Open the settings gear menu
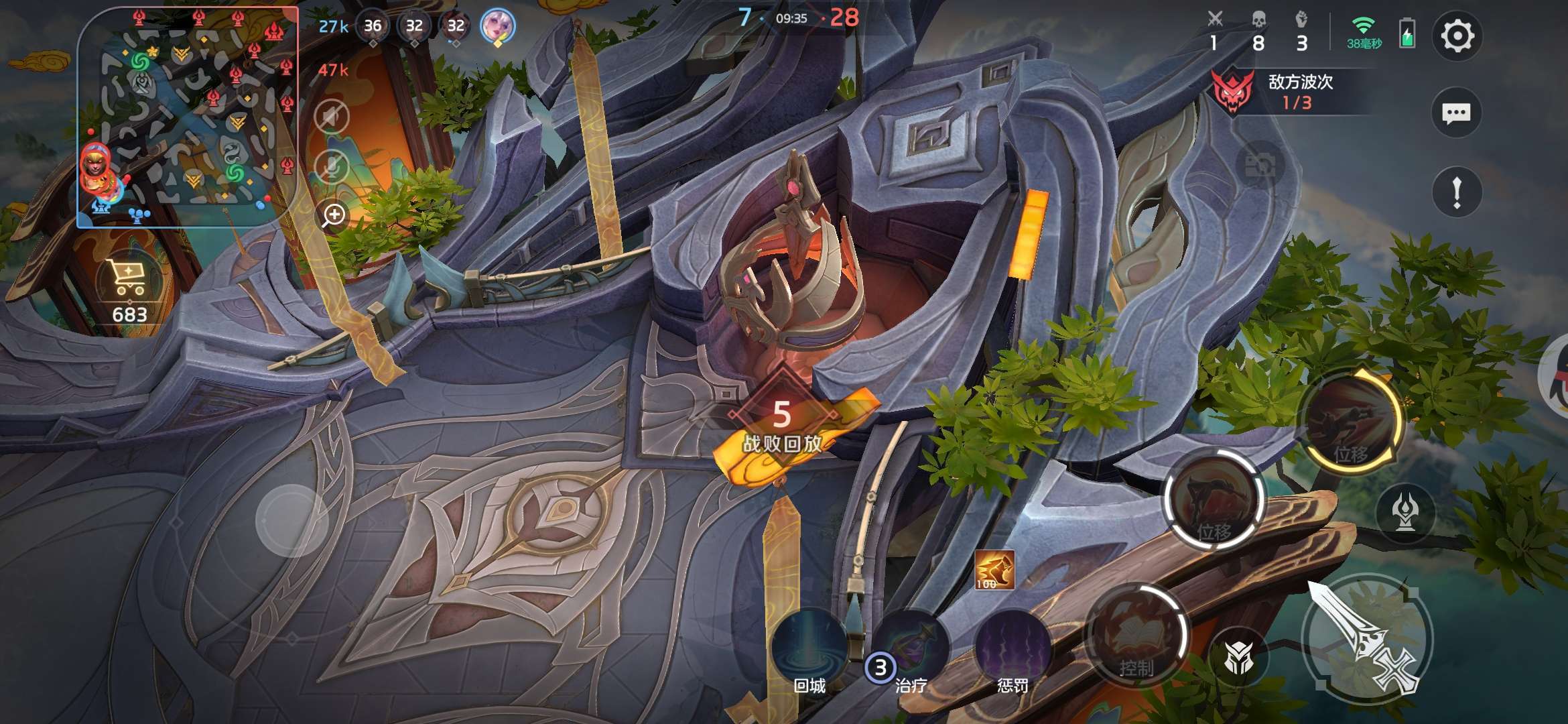 point(1457,36)
